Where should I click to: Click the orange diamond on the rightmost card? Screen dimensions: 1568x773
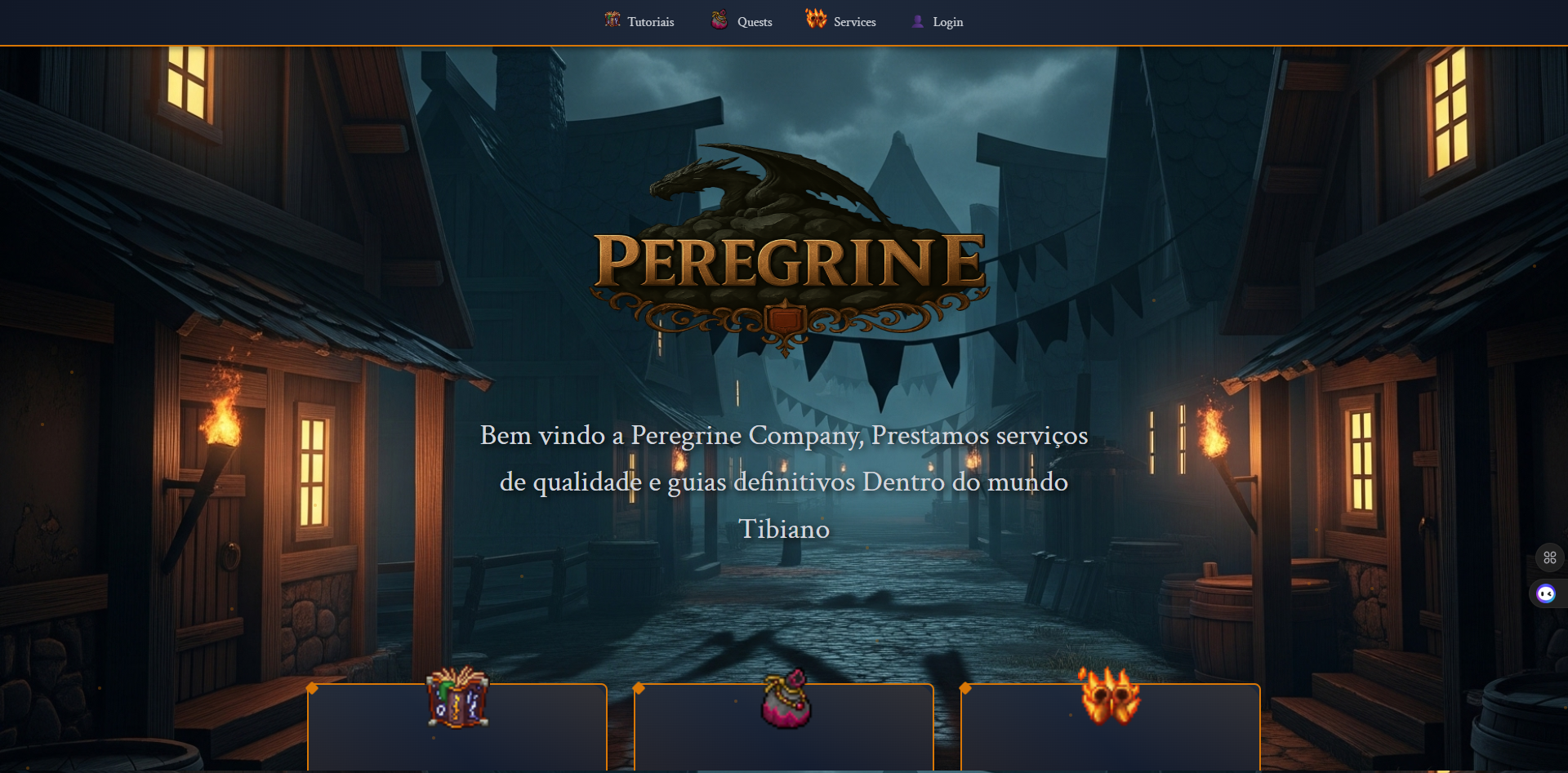pyautogui.click(x=967, y=688)
